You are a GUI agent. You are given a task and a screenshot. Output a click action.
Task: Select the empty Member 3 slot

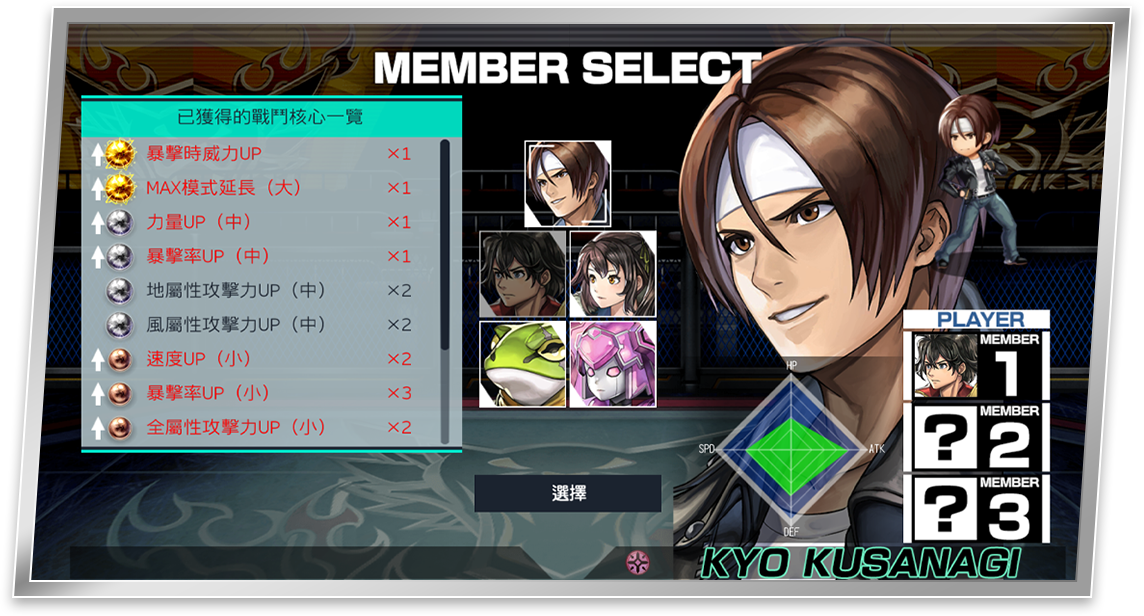pos(978,508)
